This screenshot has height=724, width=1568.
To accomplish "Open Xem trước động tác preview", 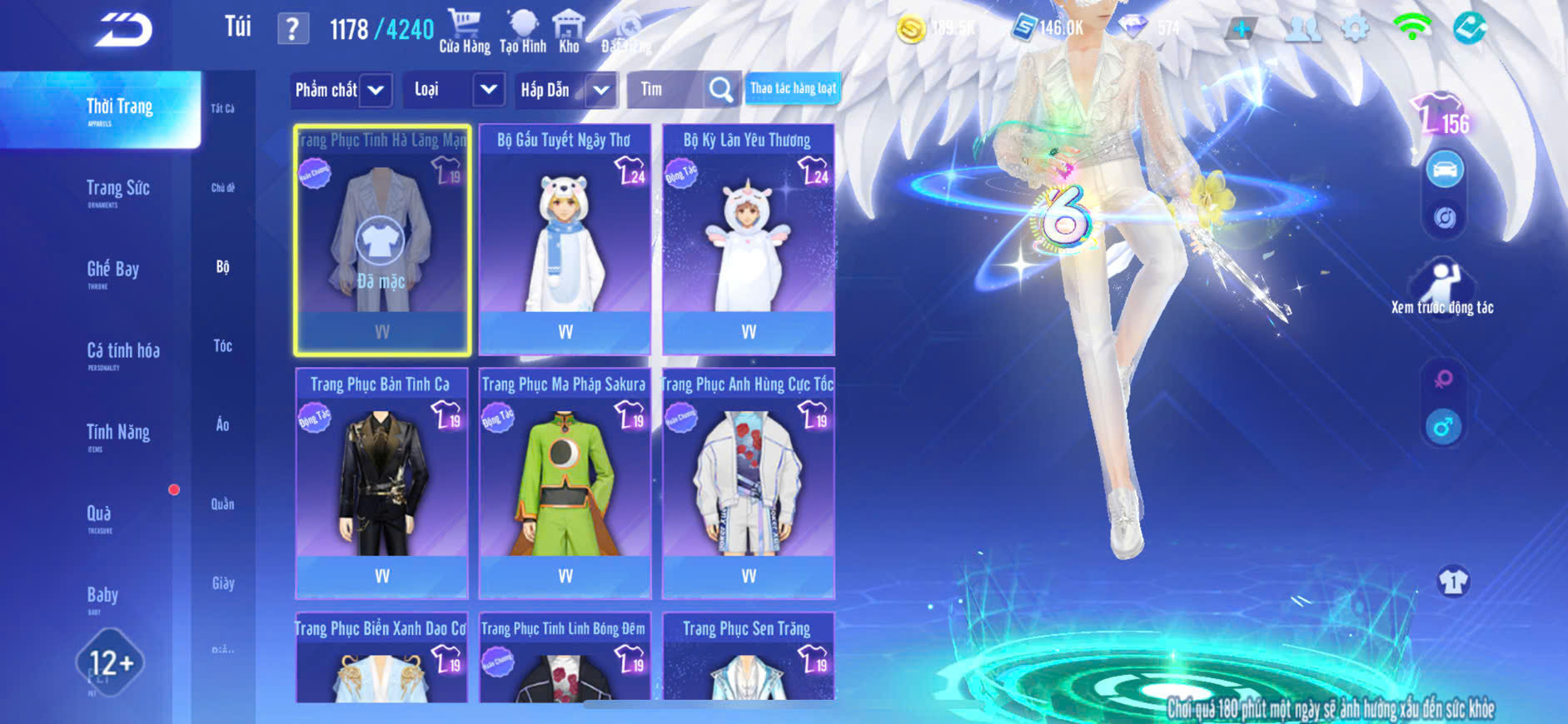I will (x=1442, y=287).
